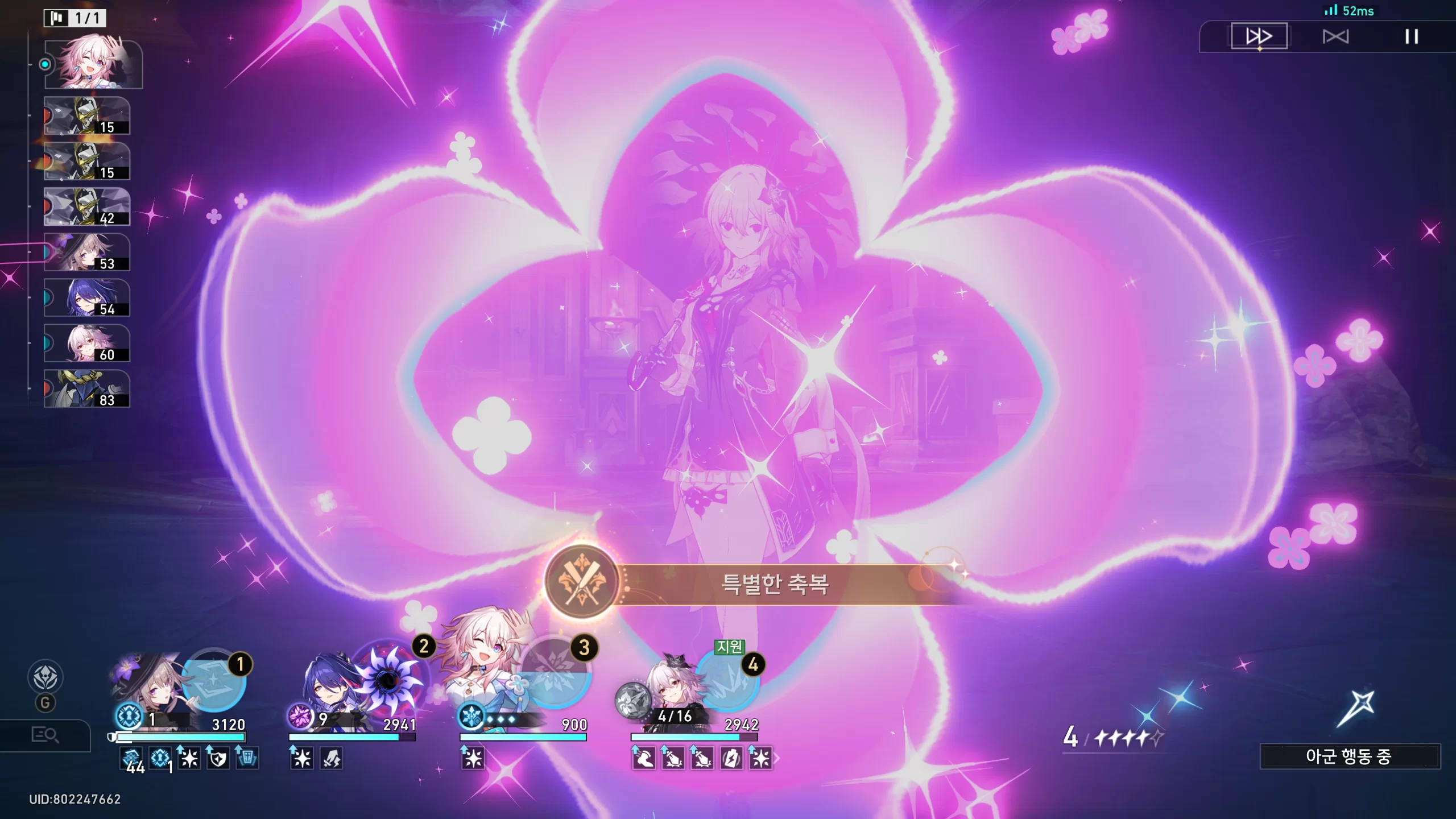Activate the support character's ultimate numbered 4
The height and width of the screenshot is (819, 1456).
[727, 681]
